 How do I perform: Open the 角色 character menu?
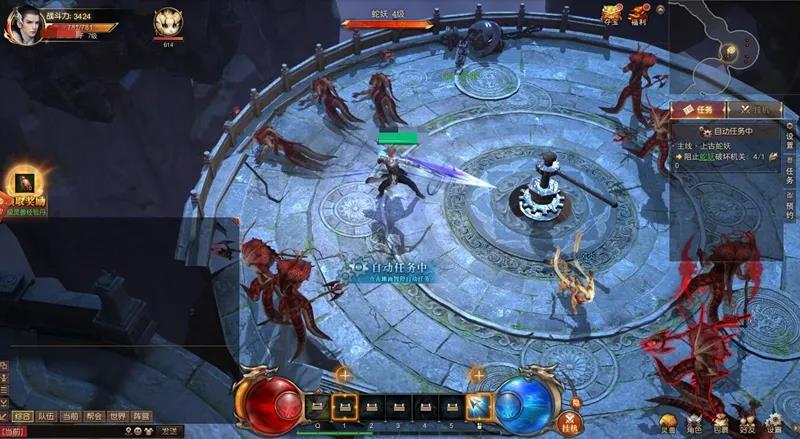click(693, 424)
